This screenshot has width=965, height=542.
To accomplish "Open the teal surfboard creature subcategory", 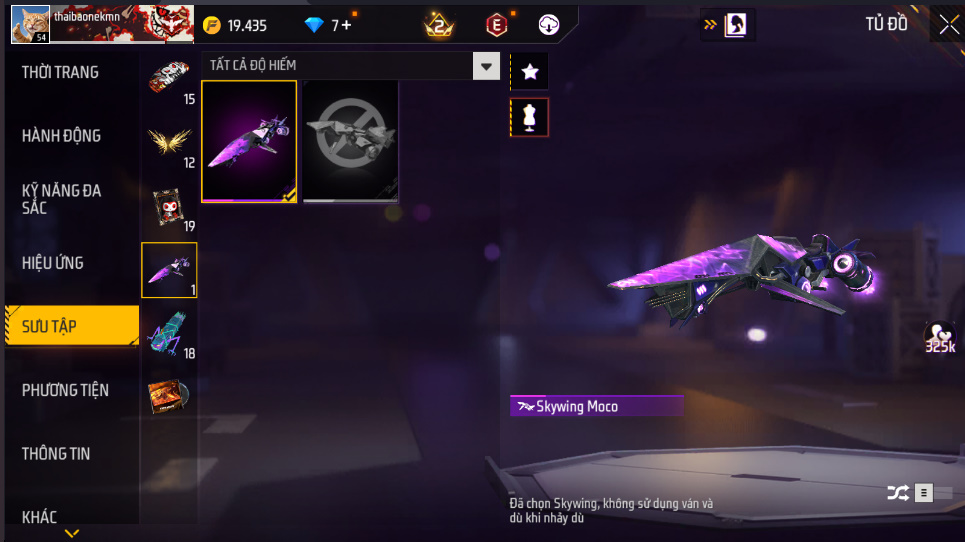I will point(169,334).
